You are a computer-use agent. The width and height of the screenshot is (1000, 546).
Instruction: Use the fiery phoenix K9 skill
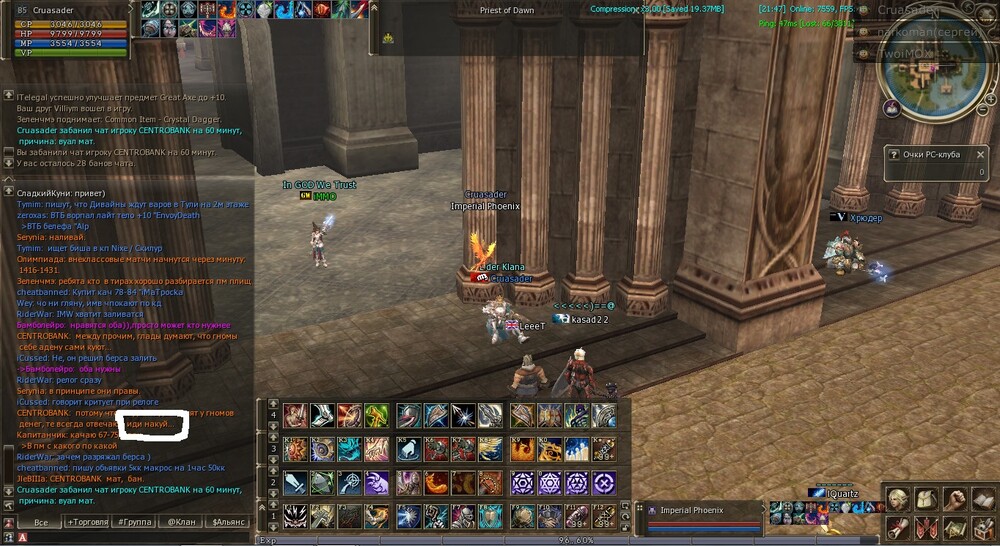coord(521,449)
